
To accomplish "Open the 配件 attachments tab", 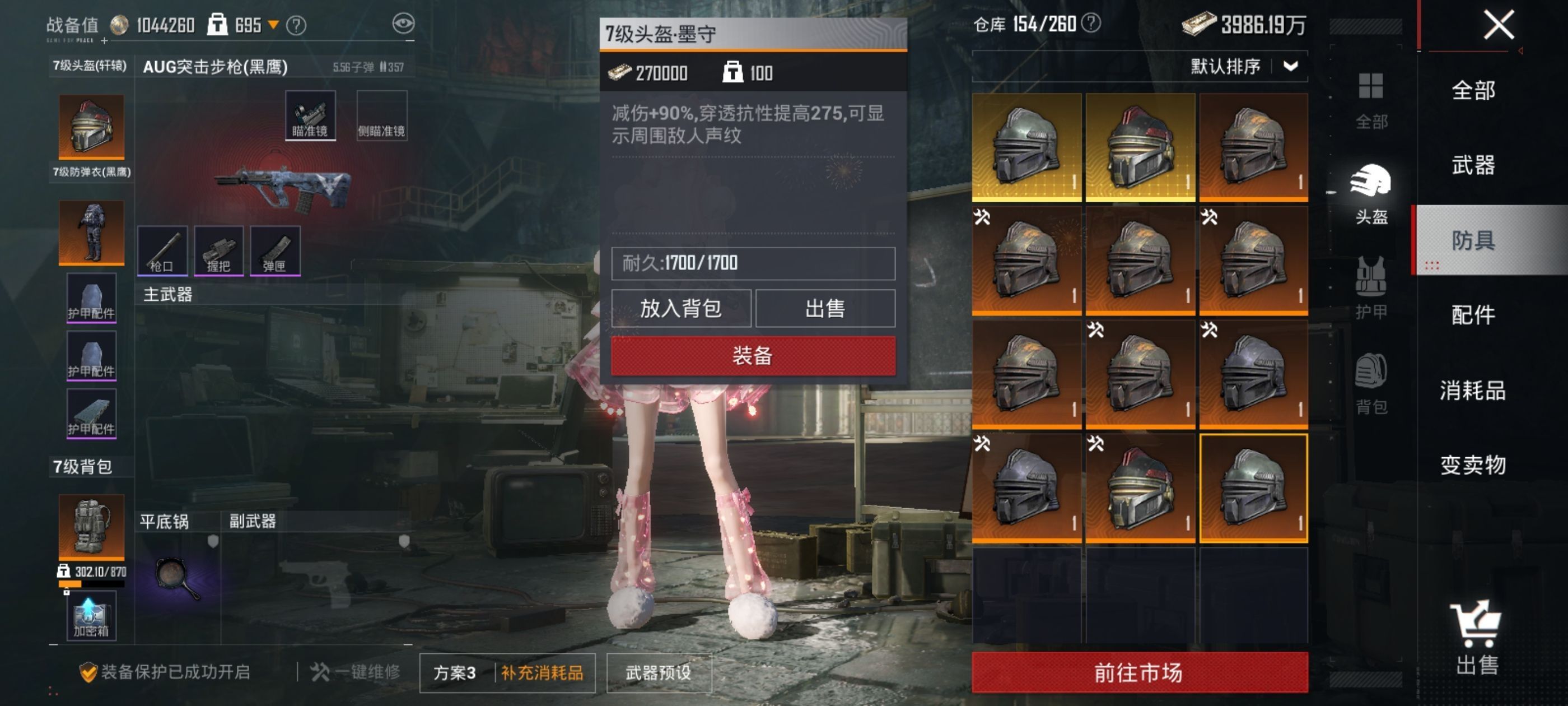I will (x=1473, y=315).
